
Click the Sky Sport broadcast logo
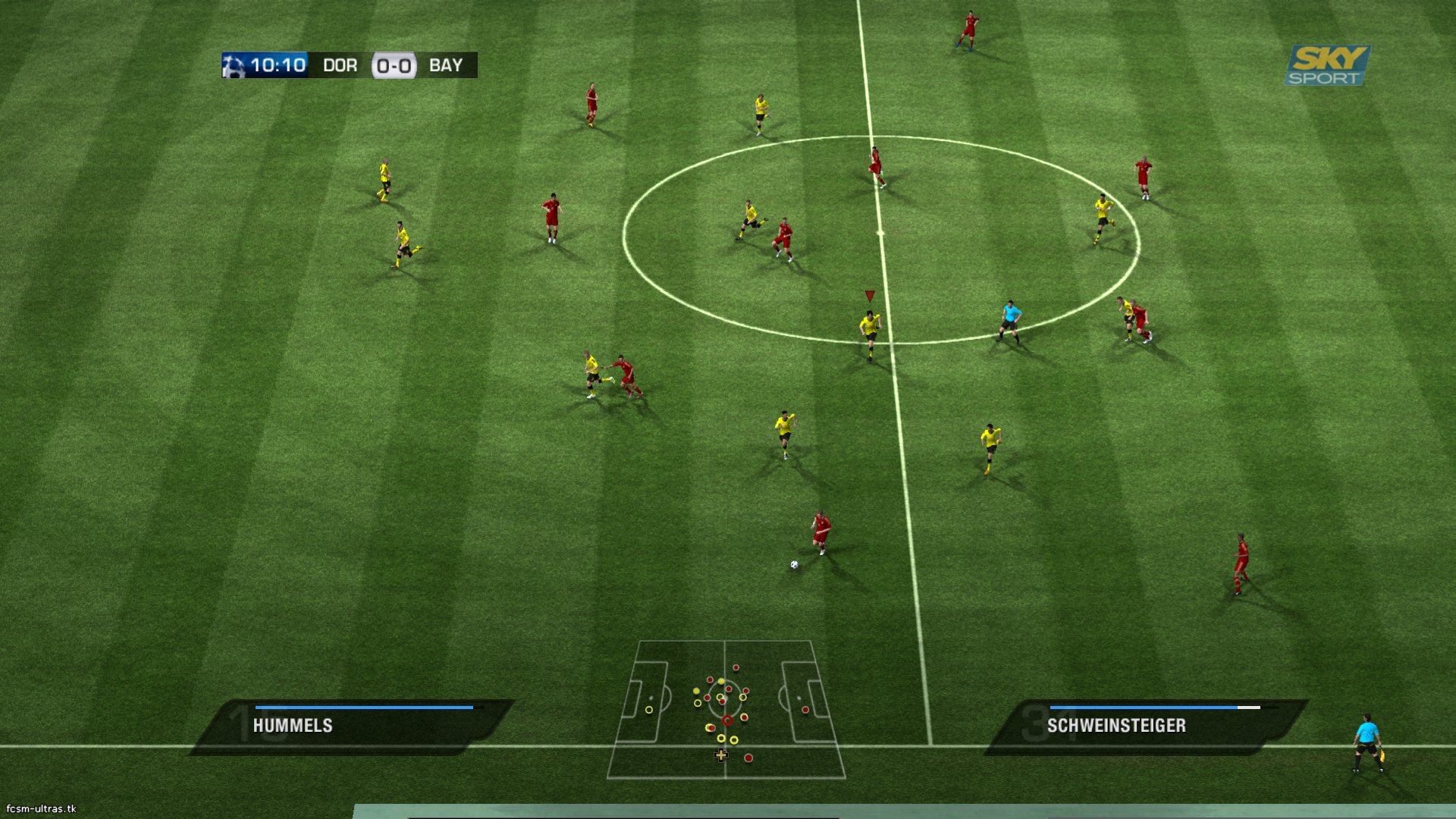(x=1327, y=65)
